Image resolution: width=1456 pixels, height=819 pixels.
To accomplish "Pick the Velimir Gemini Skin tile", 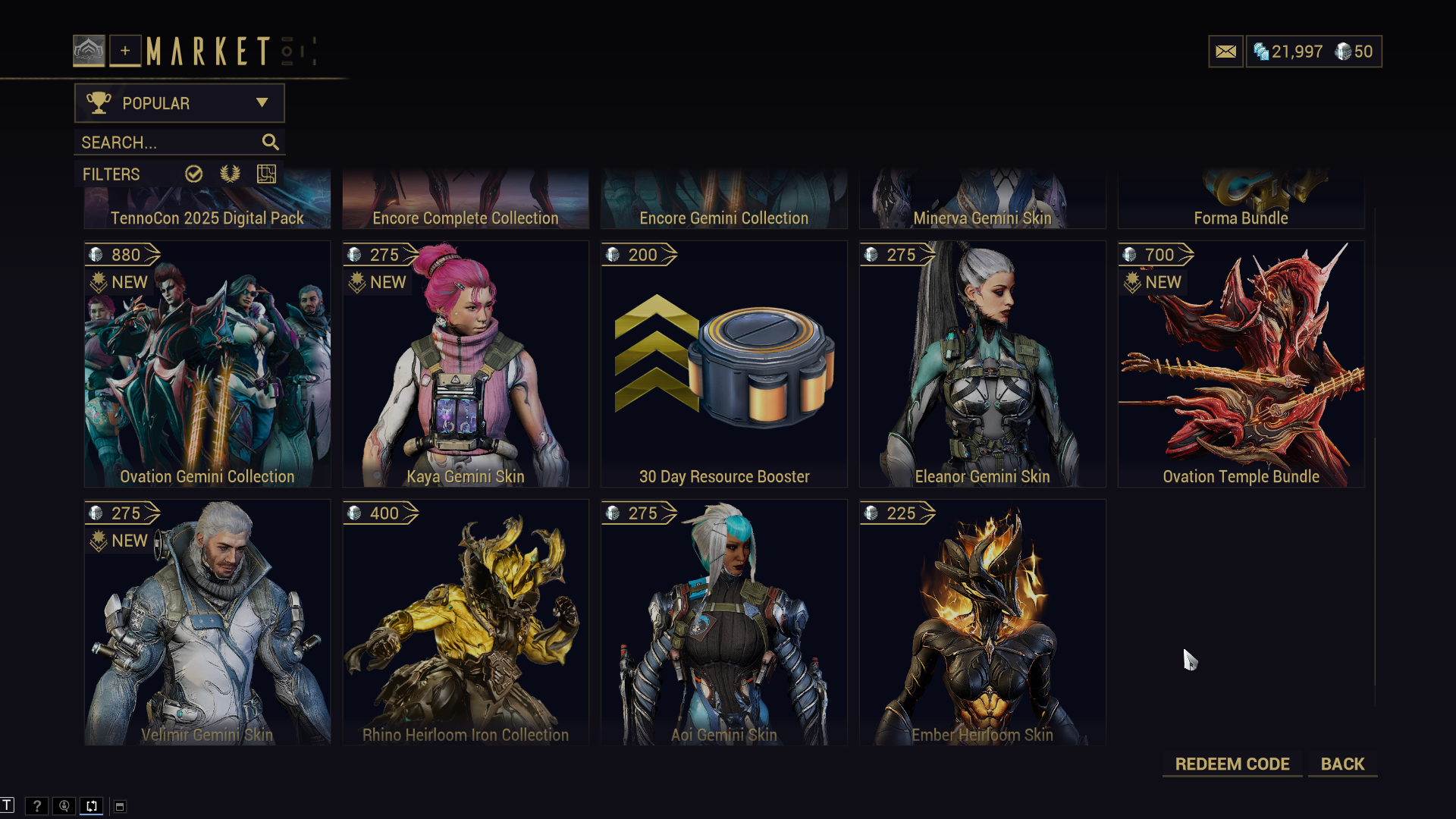I will tap(207, 622).
